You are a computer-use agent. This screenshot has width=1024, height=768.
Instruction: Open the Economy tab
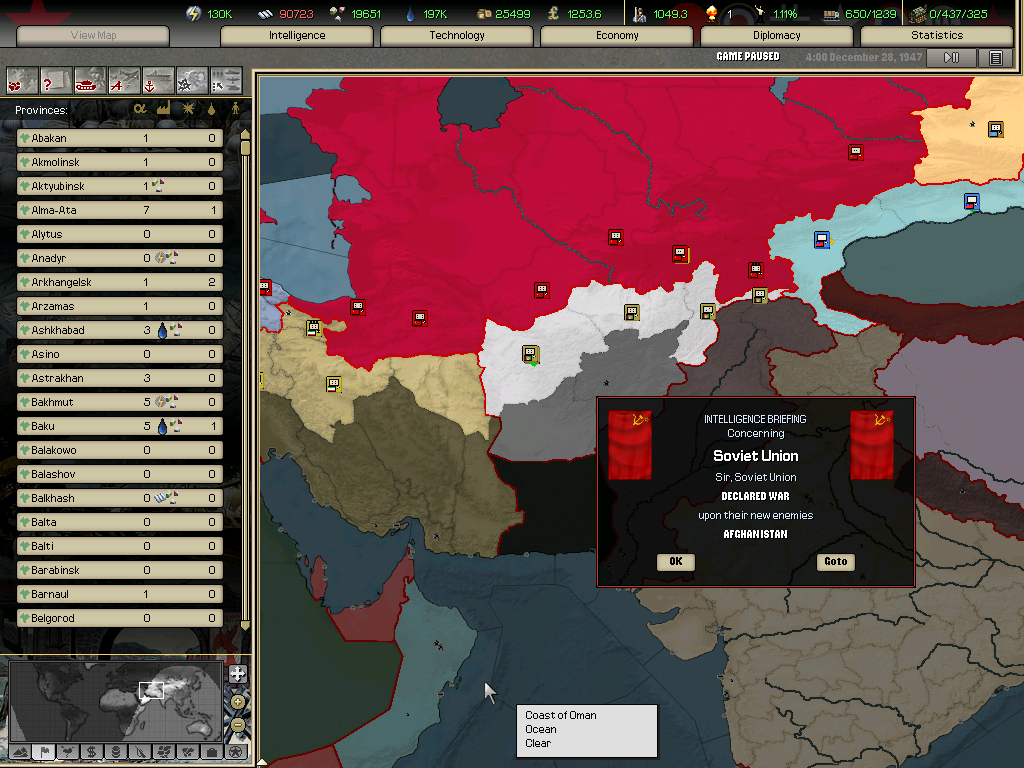tap(617, 35)
